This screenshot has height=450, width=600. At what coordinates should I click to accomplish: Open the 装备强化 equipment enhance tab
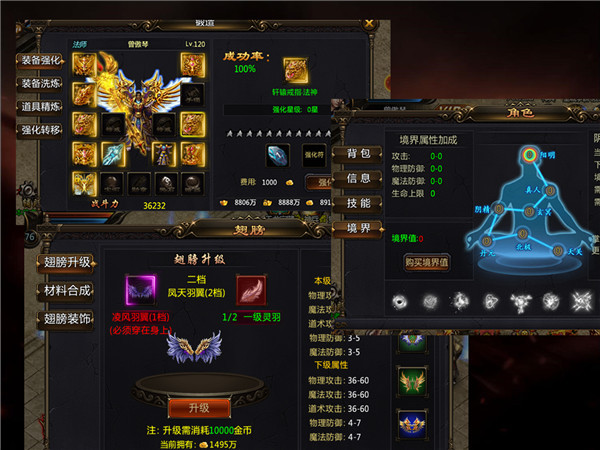[41, 59]
